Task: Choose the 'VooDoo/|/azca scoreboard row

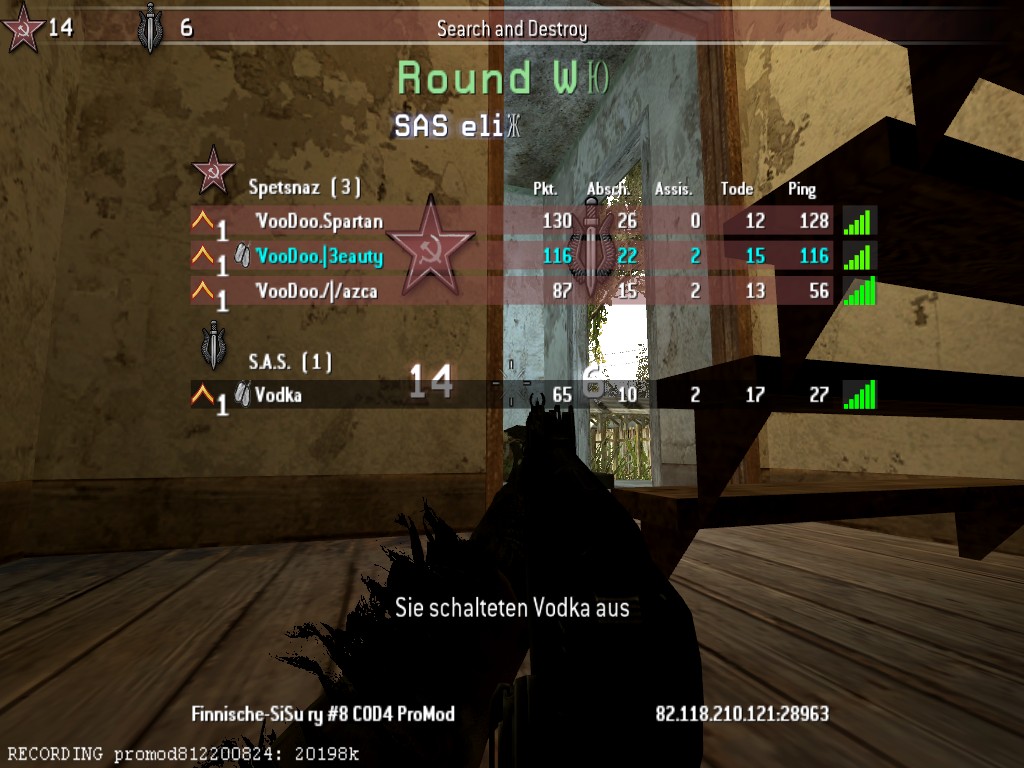Action: (317, 291)
